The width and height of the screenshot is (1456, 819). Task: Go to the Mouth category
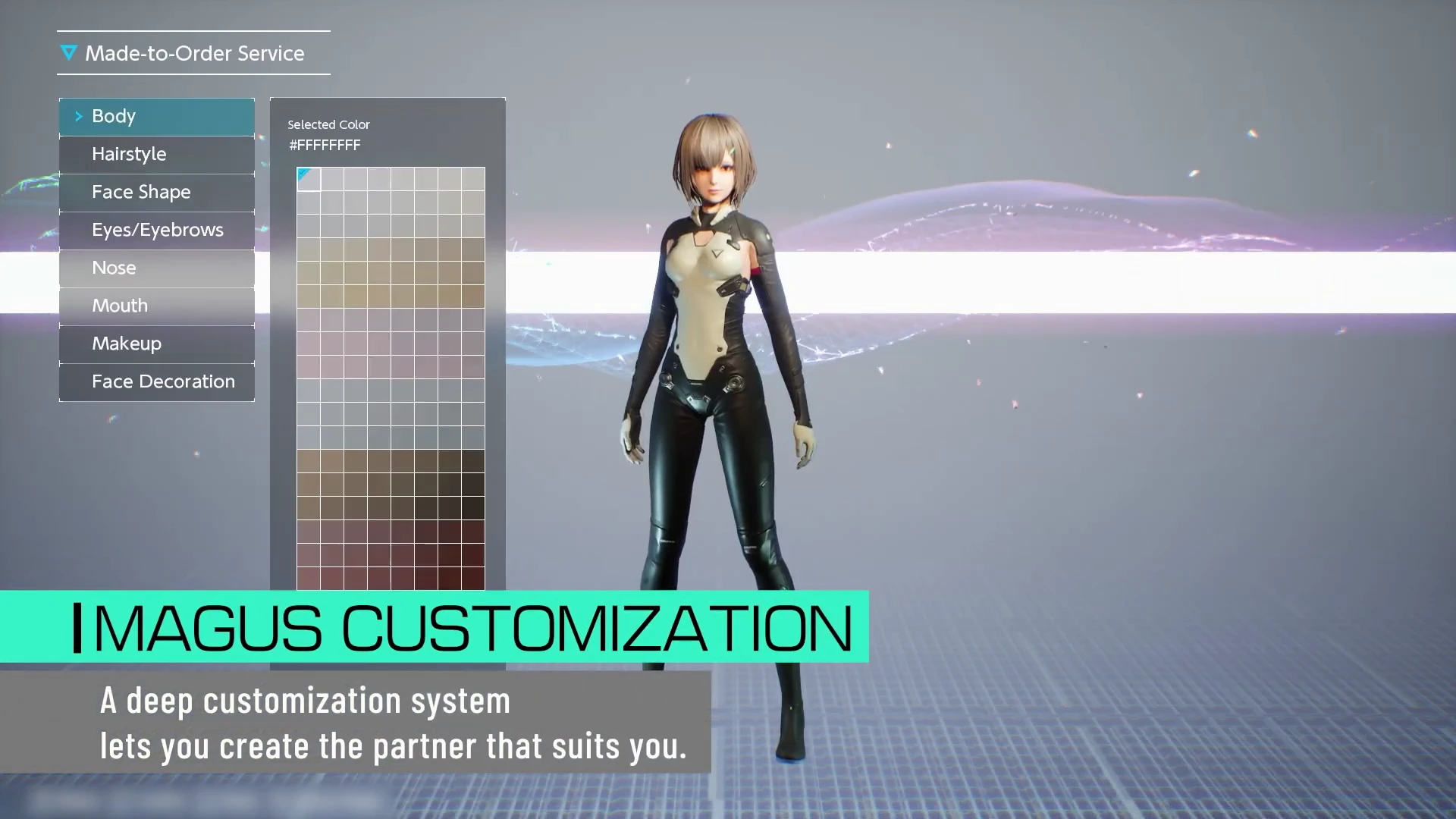(157, 306)
